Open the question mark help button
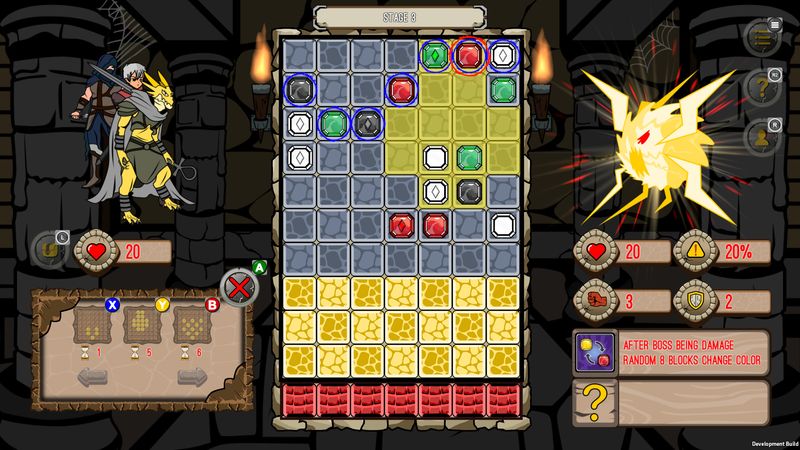This screenshot has height=450, width=800. (x=763, y=87)
